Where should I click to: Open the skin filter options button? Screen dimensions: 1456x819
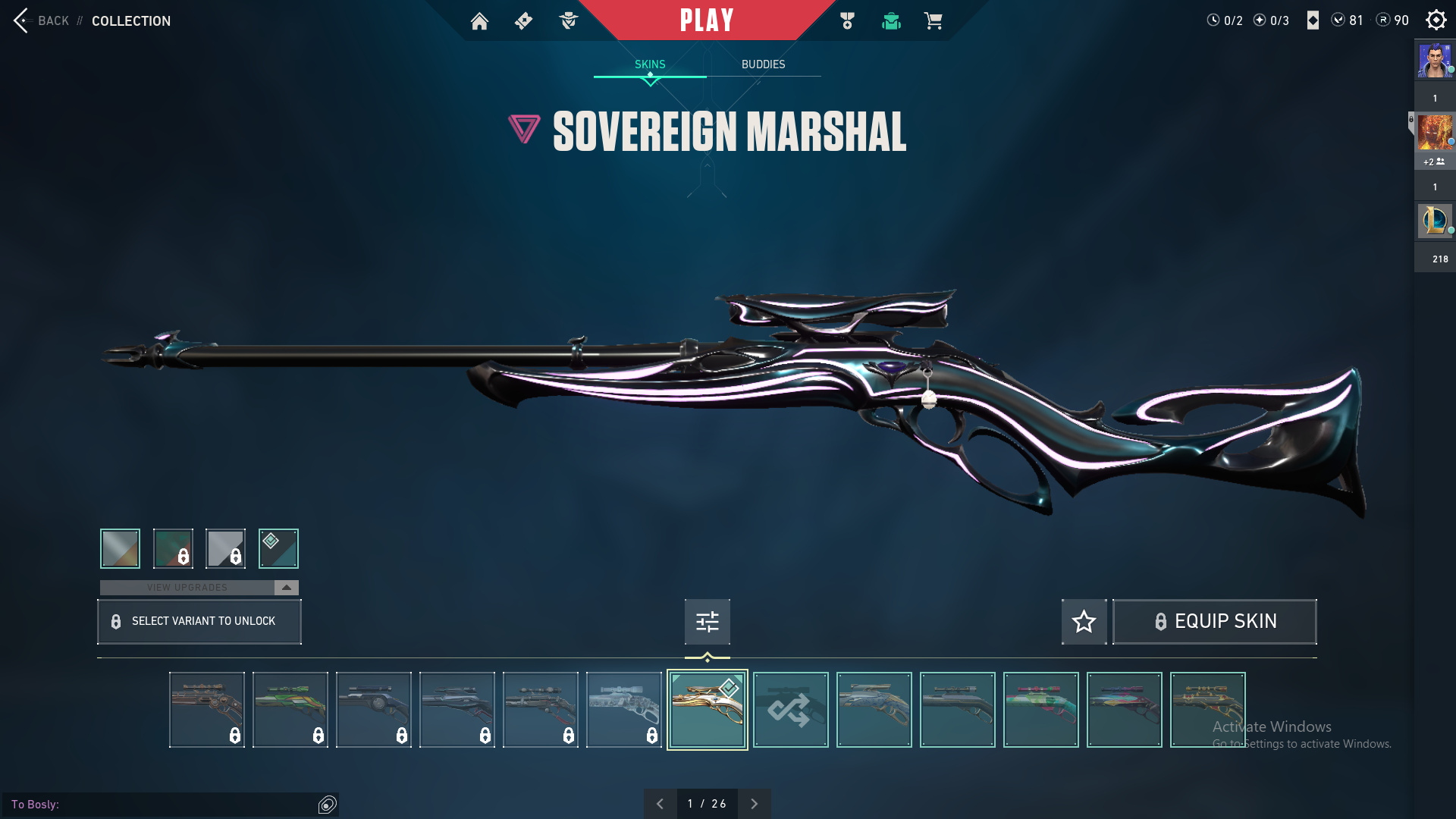point(707,622)
